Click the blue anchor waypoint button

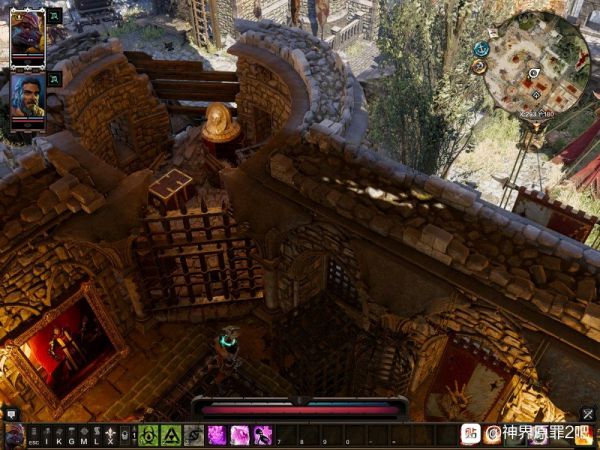[481, 48]
